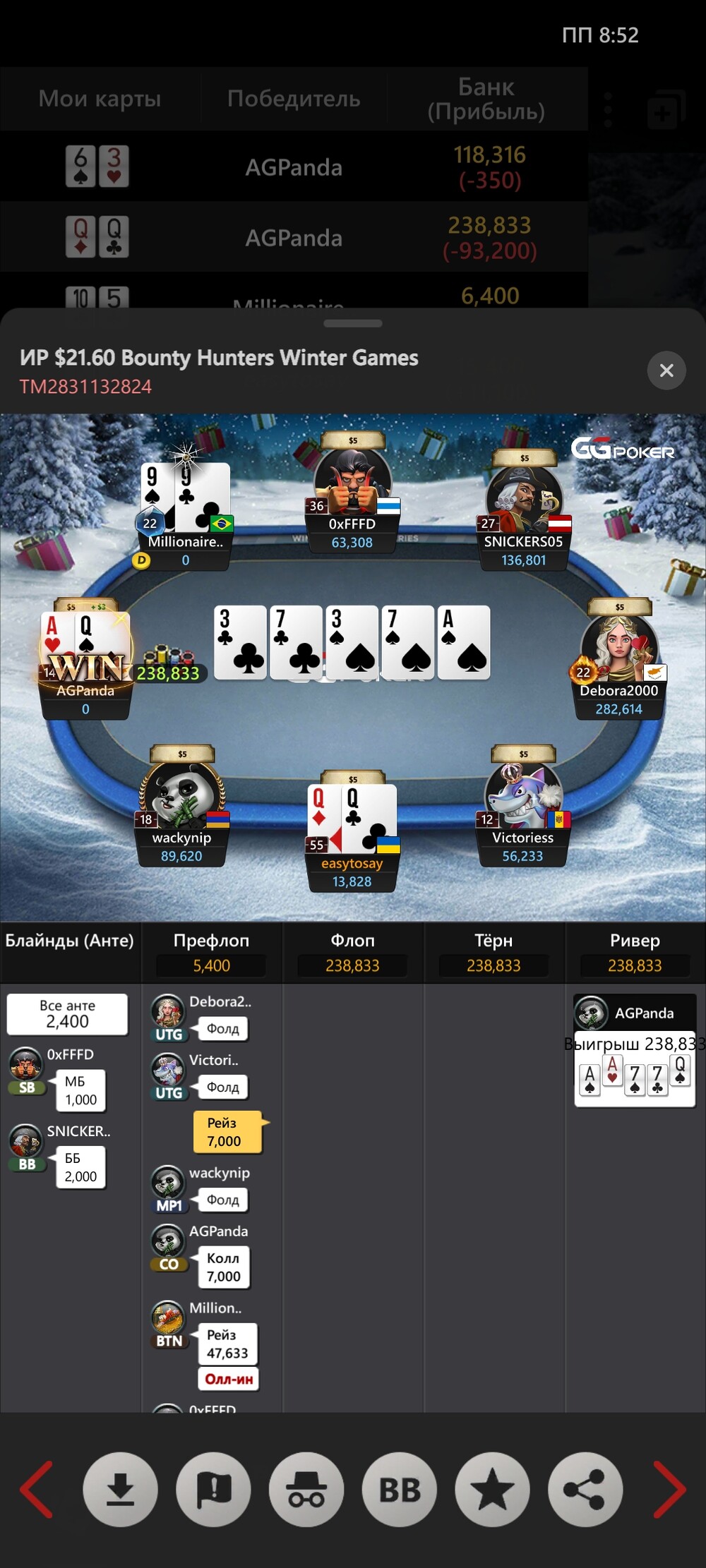Download the hand history

(120, 1489)
